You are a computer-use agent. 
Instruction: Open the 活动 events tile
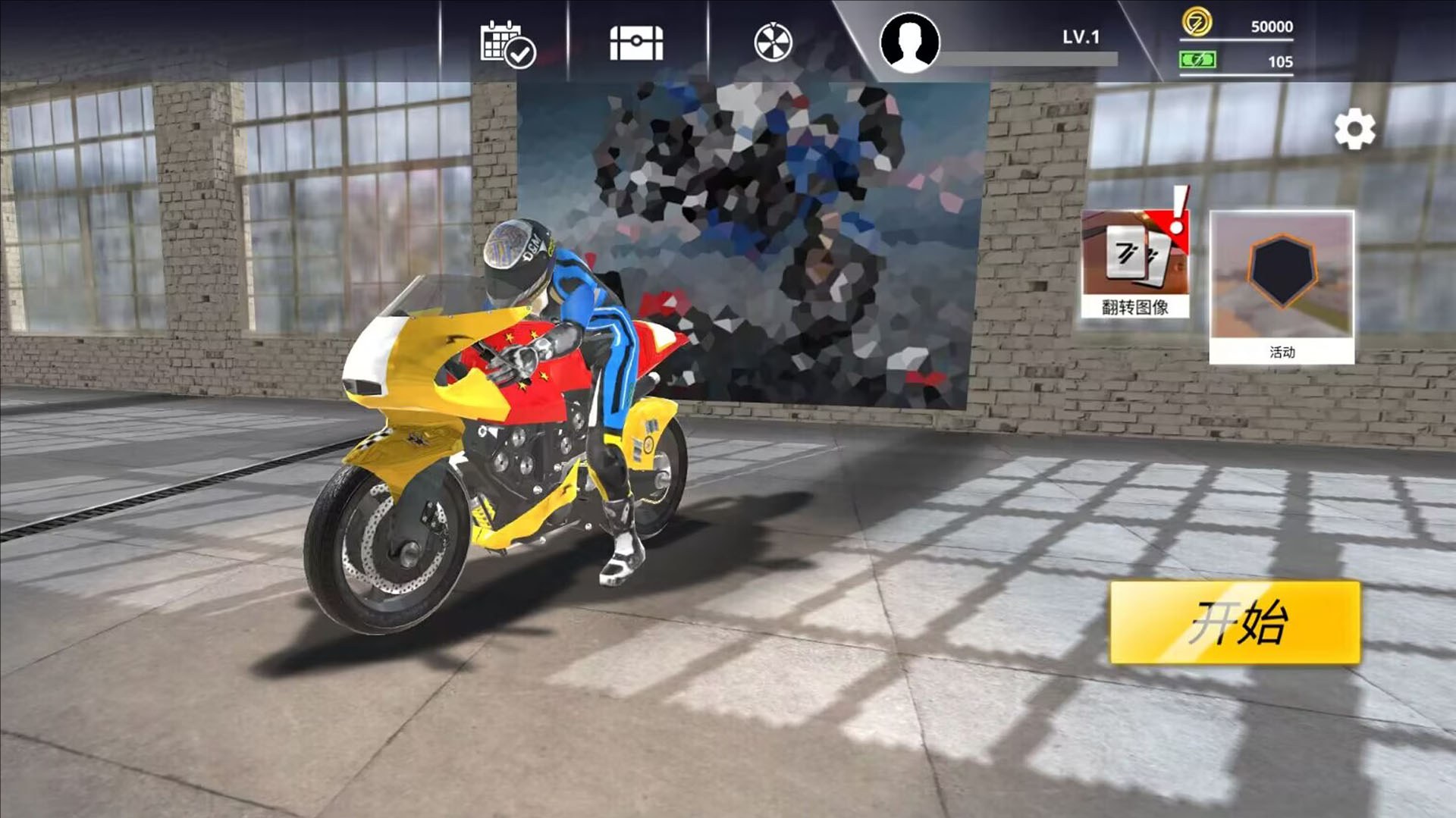[1282, 287]
